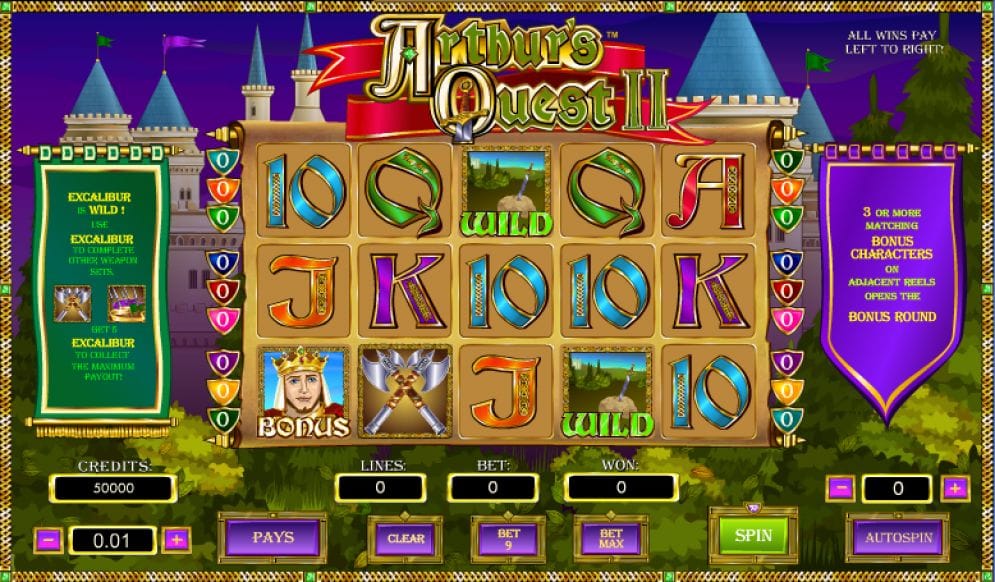Open the PAYS paytable
The width and height of the screenshot is (995, 582).
pyautogui.click(x=272, y=538)
